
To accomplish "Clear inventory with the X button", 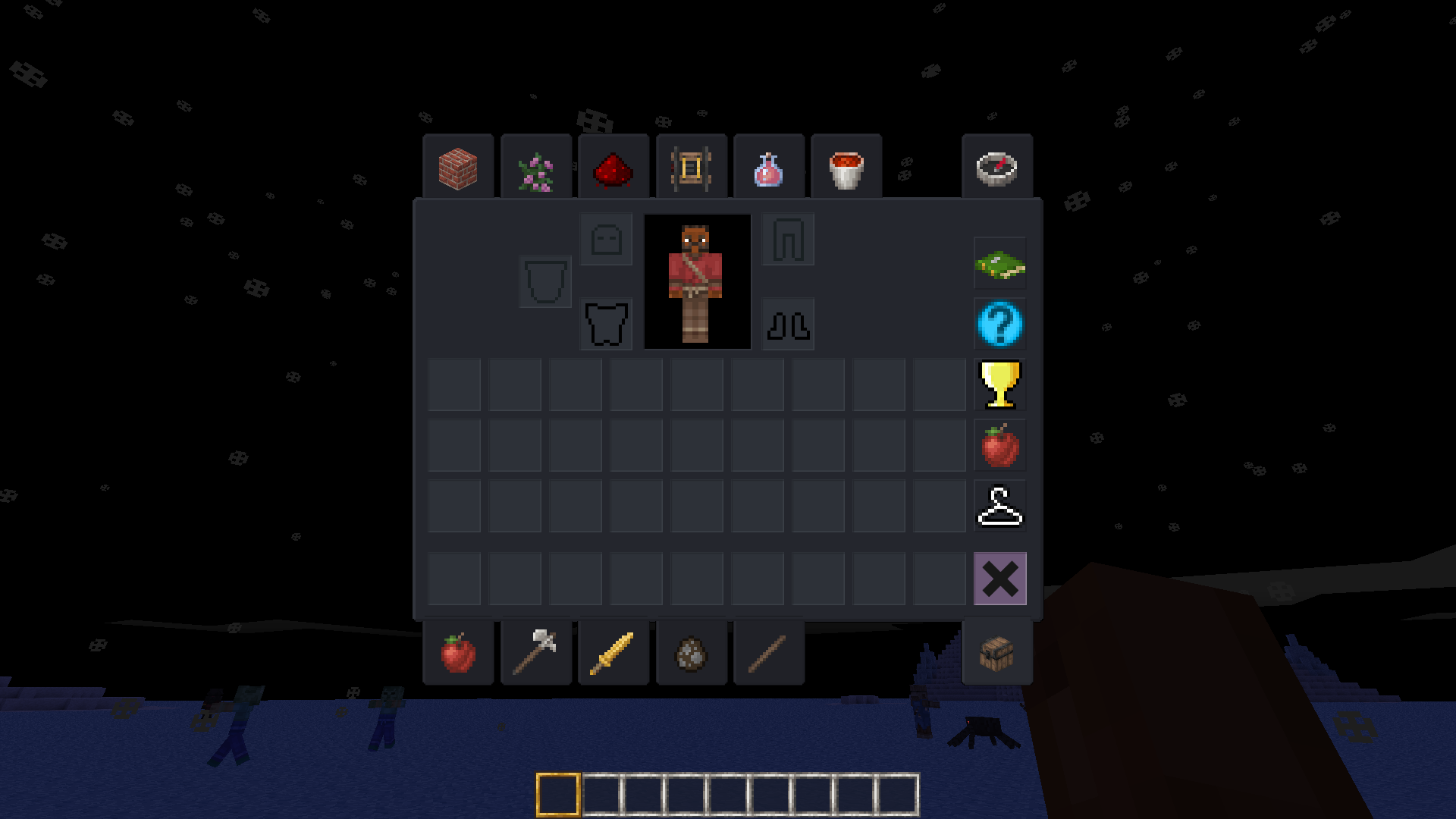I will point(999,579).
